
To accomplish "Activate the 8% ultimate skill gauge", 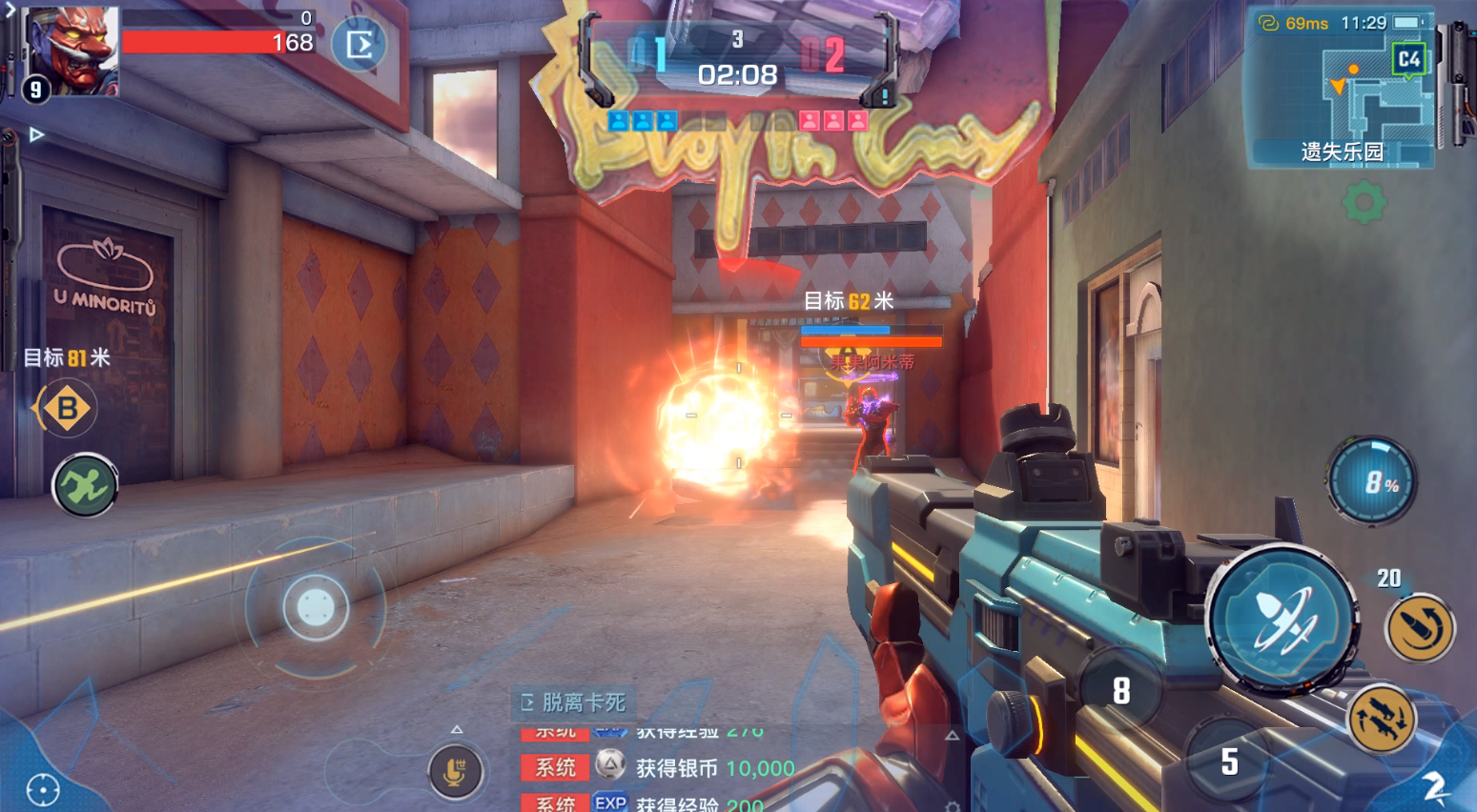I will [x=1373, y=481].
